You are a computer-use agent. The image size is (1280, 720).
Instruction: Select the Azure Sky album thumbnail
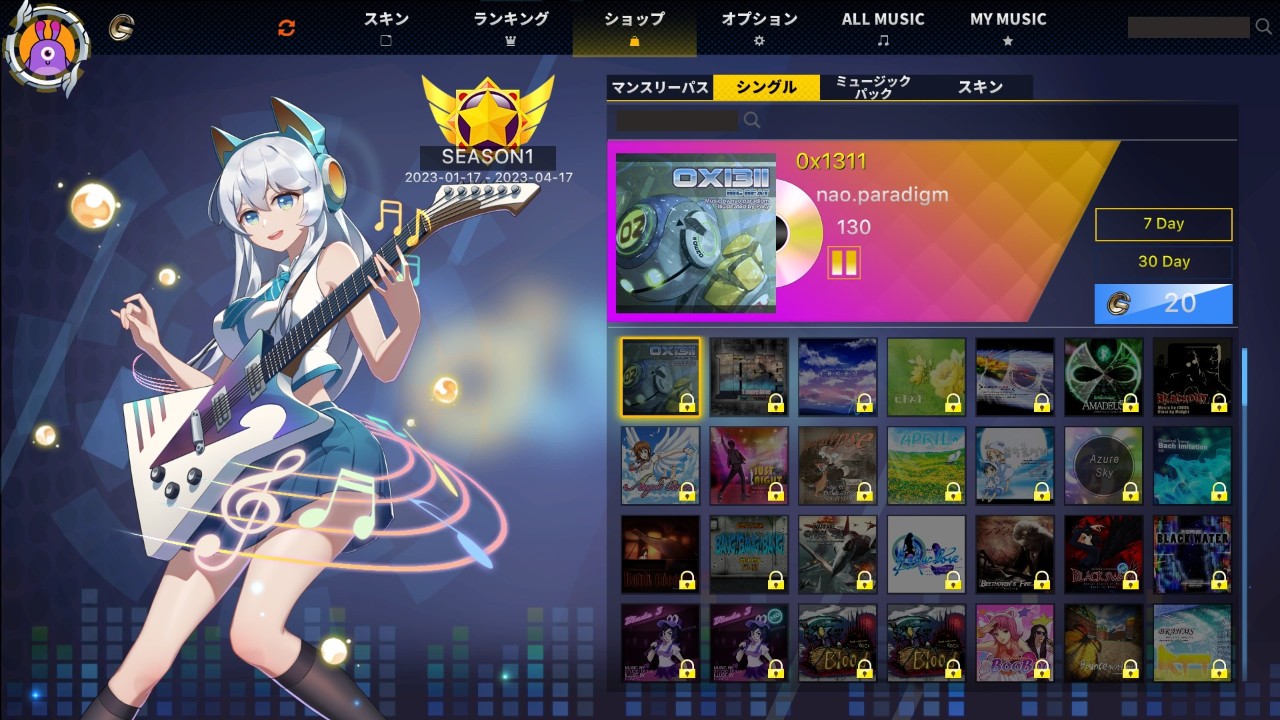[1103, 463]
